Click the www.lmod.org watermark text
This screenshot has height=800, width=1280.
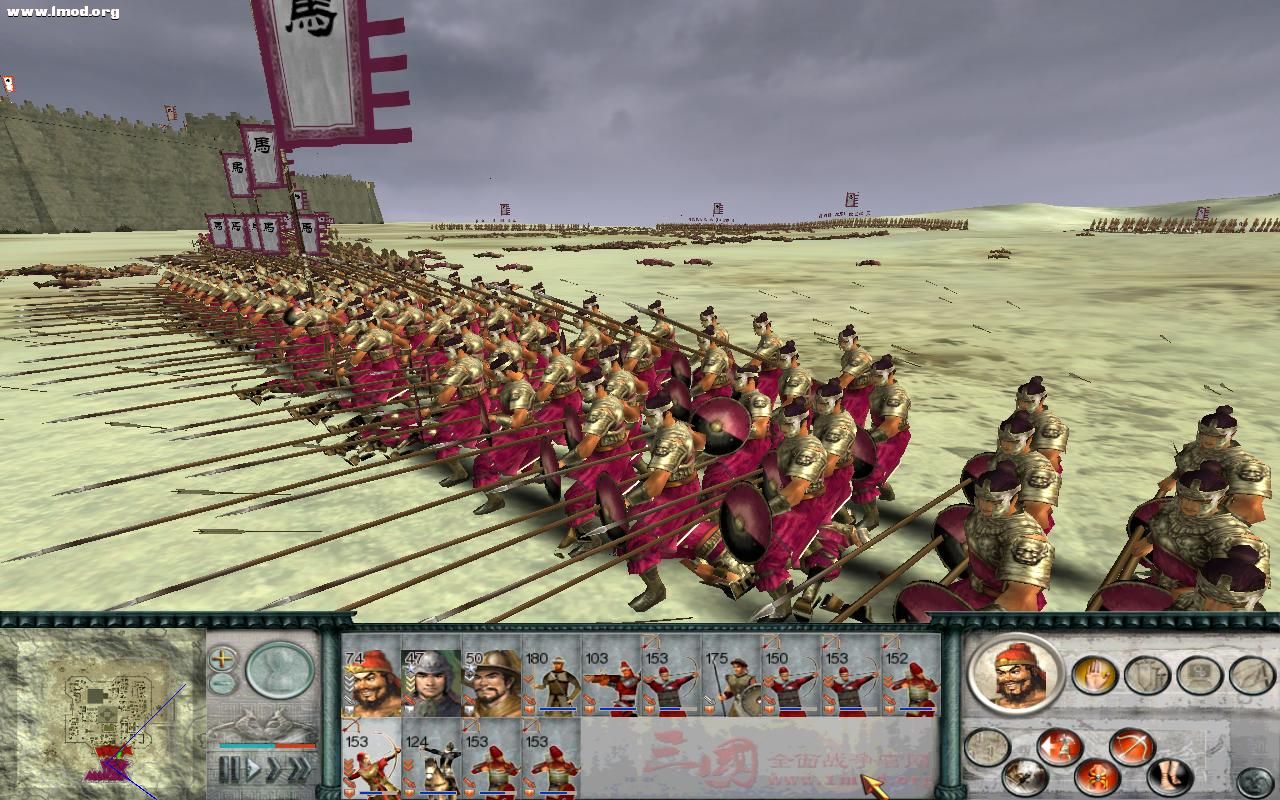[58, 12]
